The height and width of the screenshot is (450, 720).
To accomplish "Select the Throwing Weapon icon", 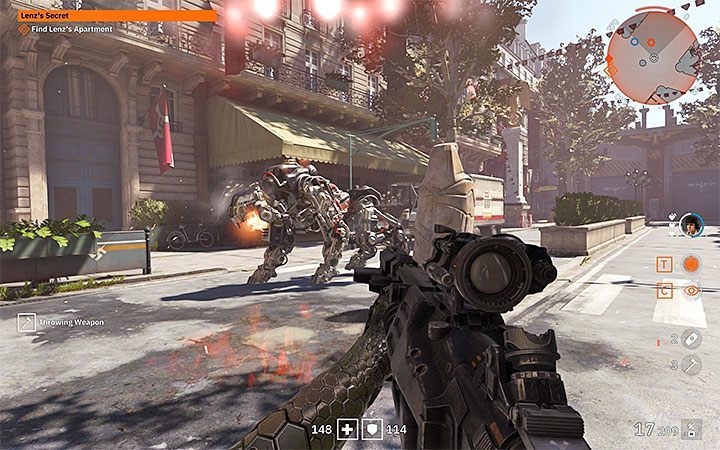I will pos(27,322).
